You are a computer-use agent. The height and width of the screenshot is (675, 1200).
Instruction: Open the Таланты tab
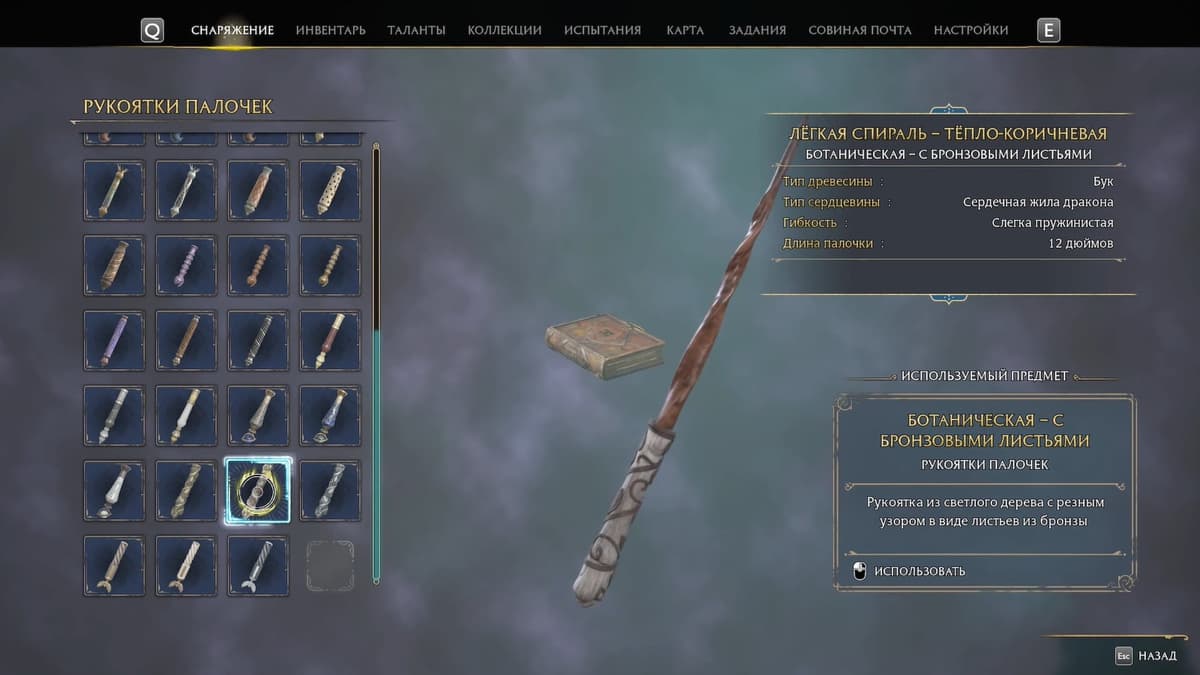(416, 30)
